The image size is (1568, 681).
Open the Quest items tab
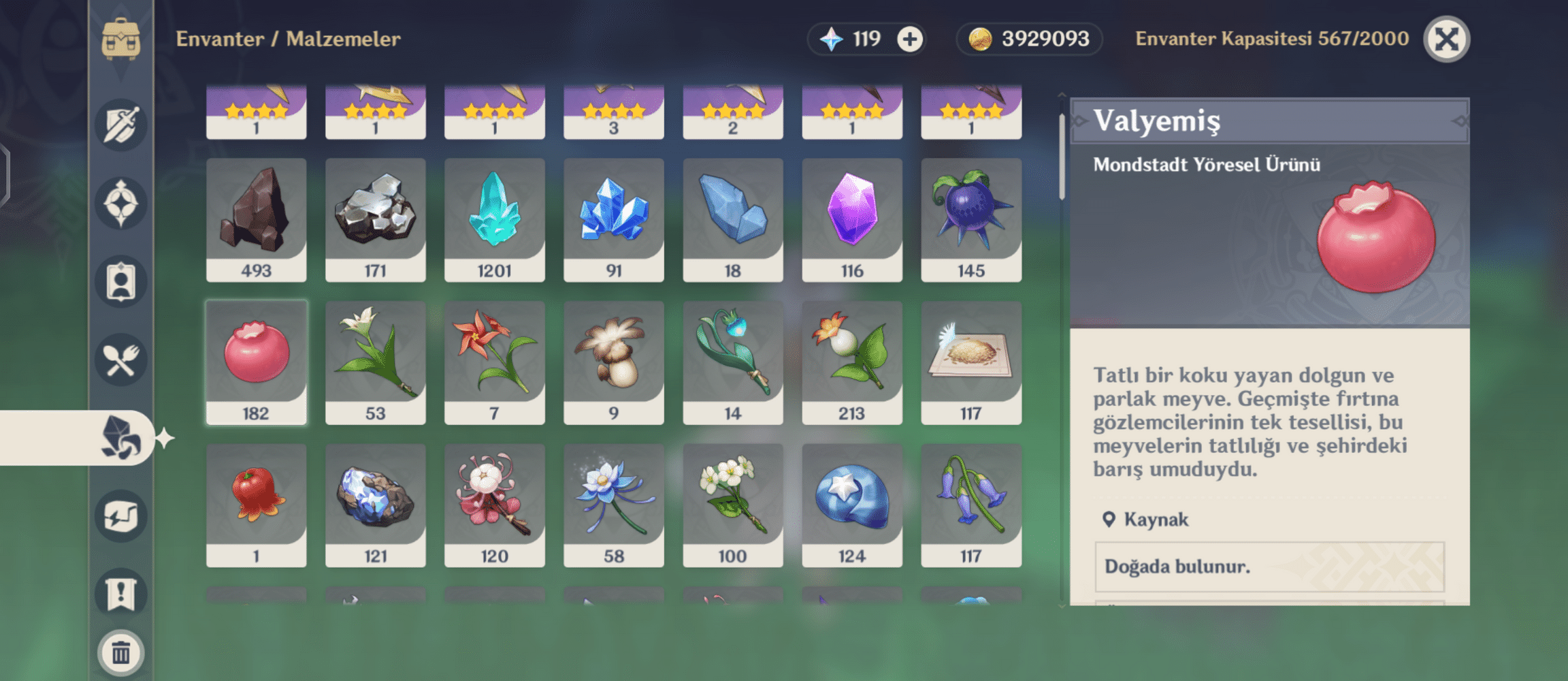(121, 594)
